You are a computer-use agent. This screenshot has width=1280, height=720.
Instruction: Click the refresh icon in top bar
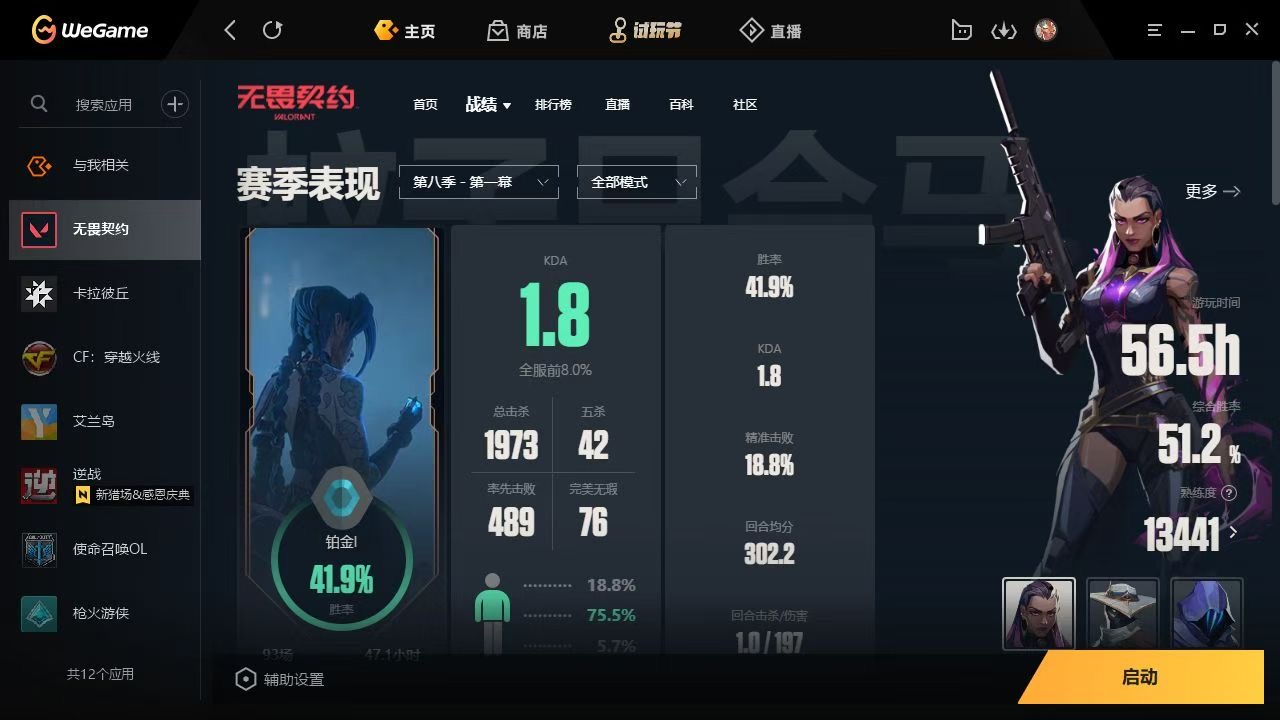273,30
